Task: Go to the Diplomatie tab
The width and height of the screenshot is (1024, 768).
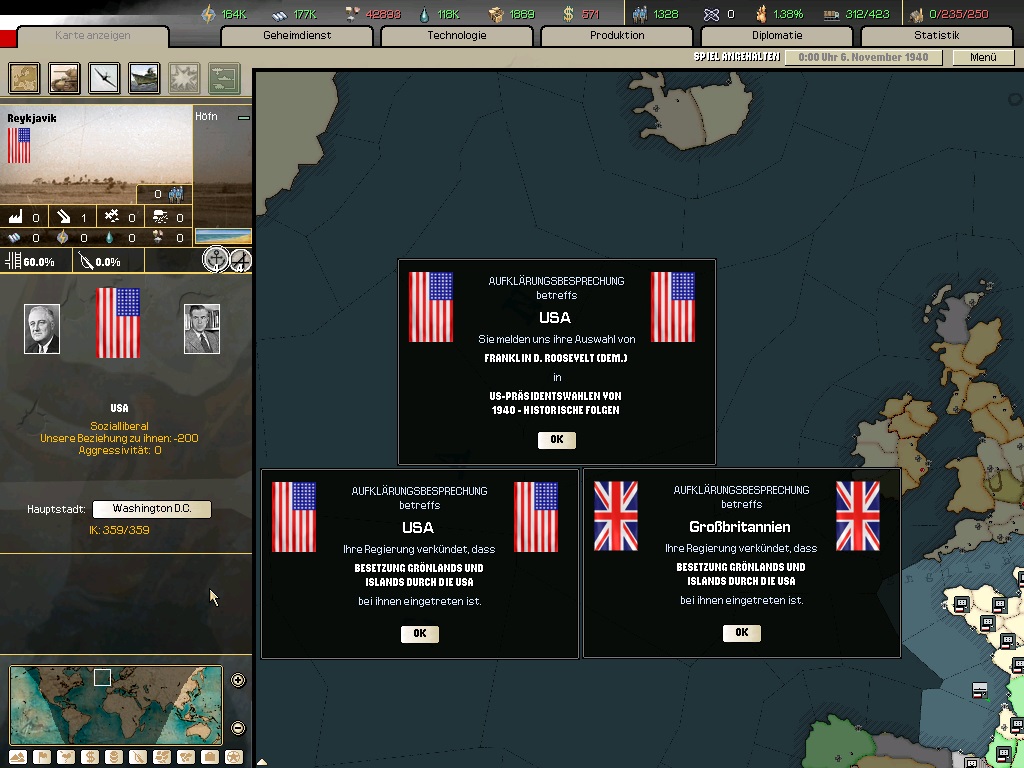Action: pos(777,36)
